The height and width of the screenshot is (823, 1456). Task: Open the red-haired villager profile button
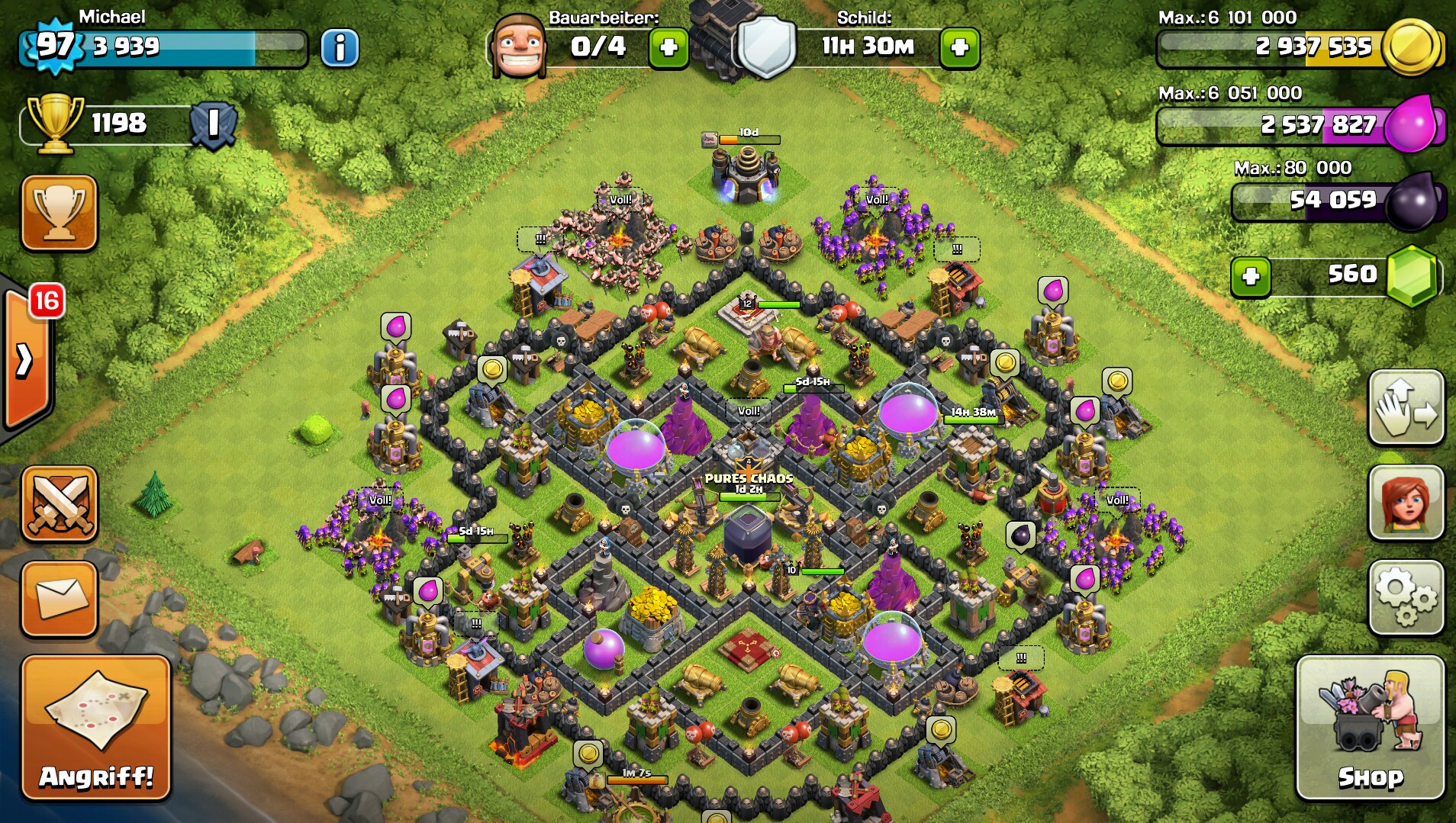[x=1406, y=503]
